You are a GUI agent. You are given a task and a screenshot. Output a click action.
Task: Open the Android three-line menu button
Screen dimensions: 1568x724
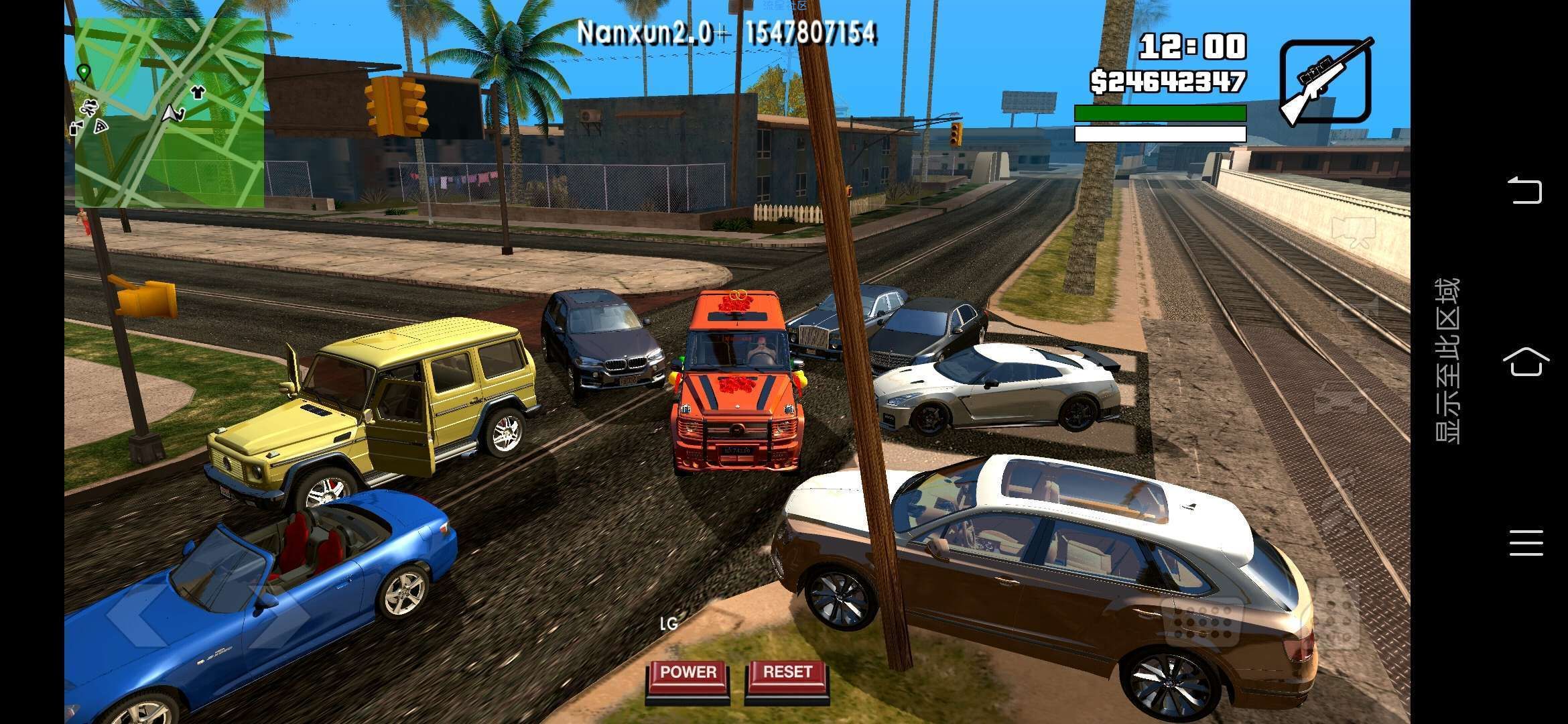point(1525,542)
